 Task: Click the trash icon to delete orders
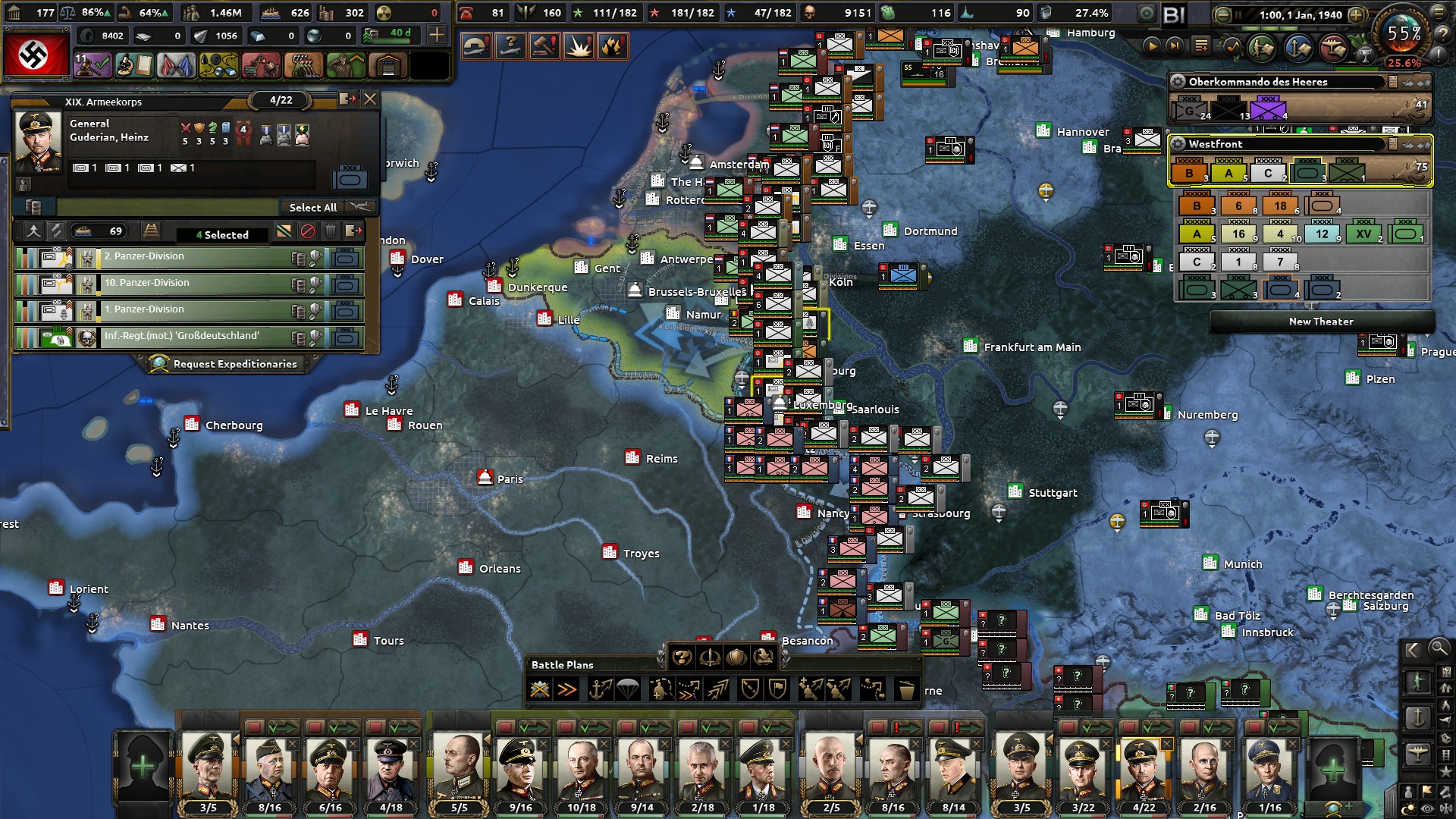(x=331, y=231)
